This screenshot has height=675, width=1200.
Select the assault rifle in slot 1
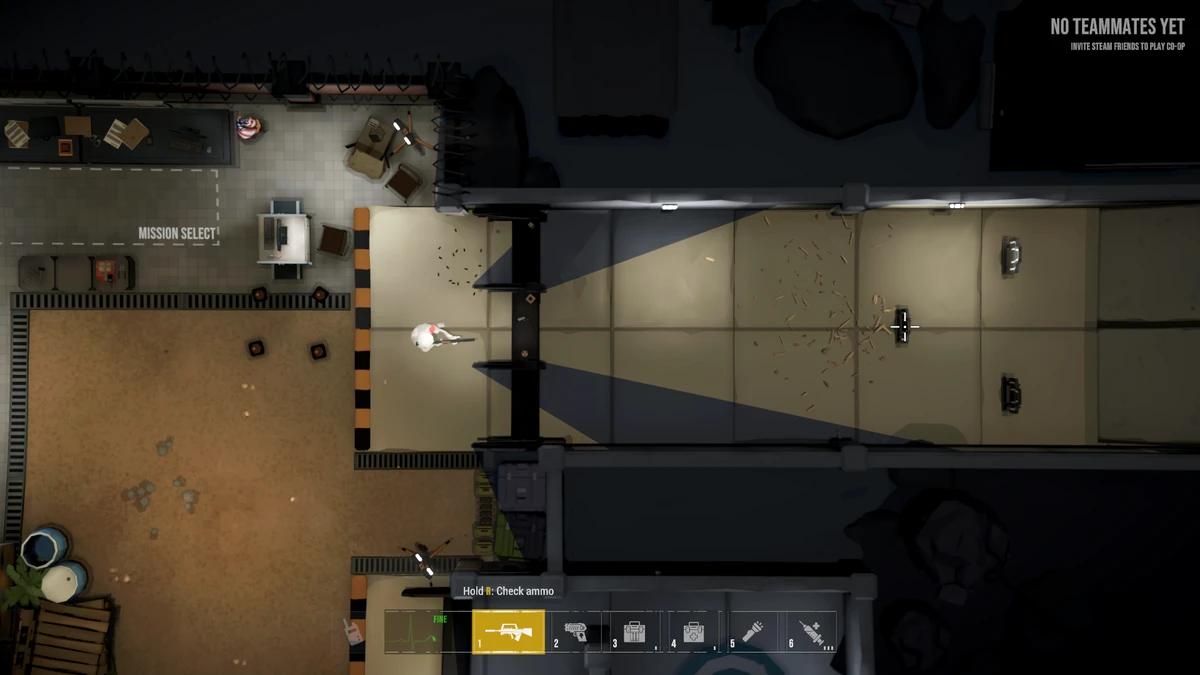pos(508,631)
